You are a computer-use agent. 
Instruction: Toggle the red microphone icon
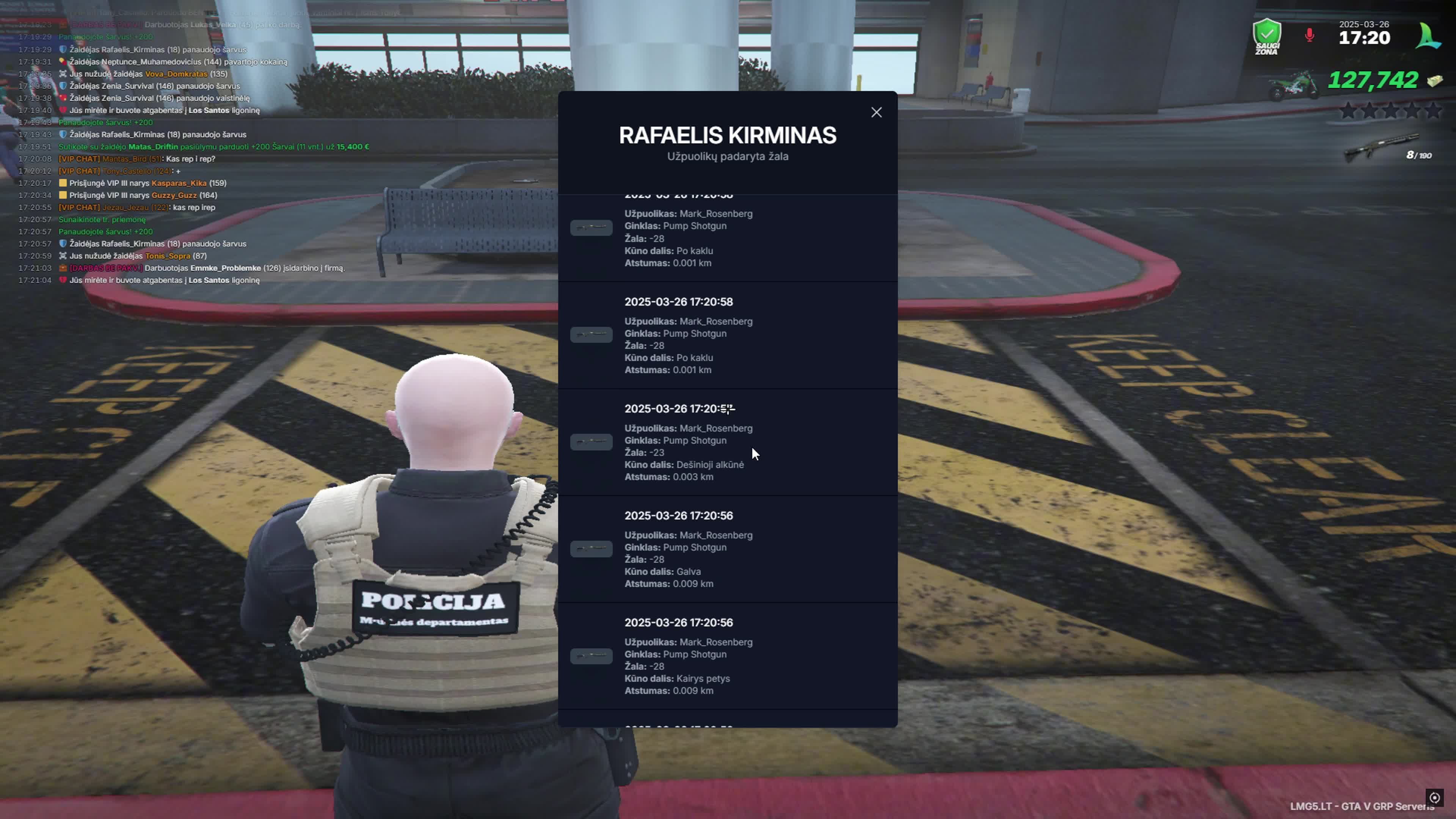(1309, 36)
